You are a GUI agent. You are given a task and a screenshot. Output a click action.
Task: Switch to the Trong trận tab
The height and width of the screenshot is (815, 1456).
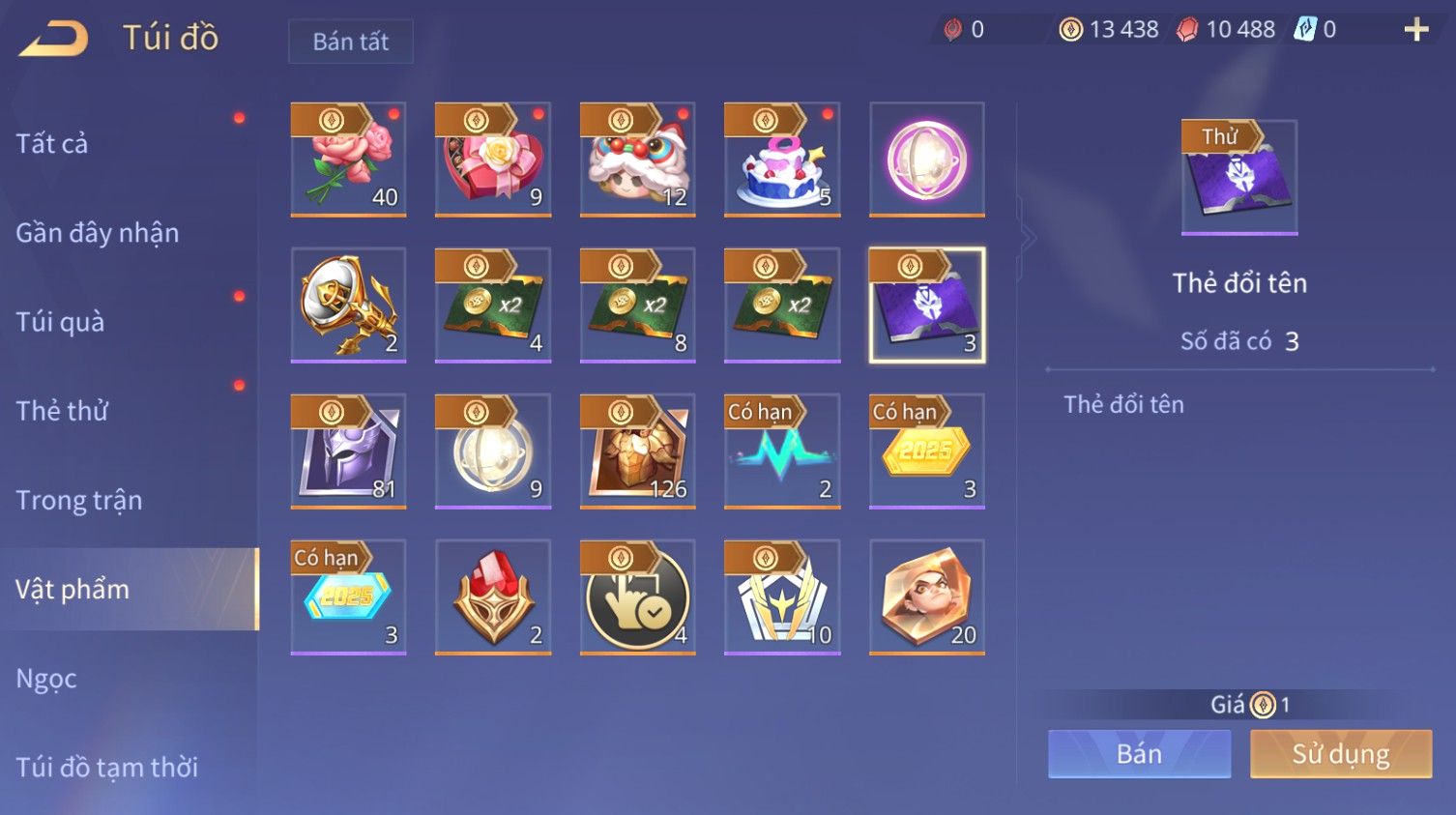click(79, 500)
